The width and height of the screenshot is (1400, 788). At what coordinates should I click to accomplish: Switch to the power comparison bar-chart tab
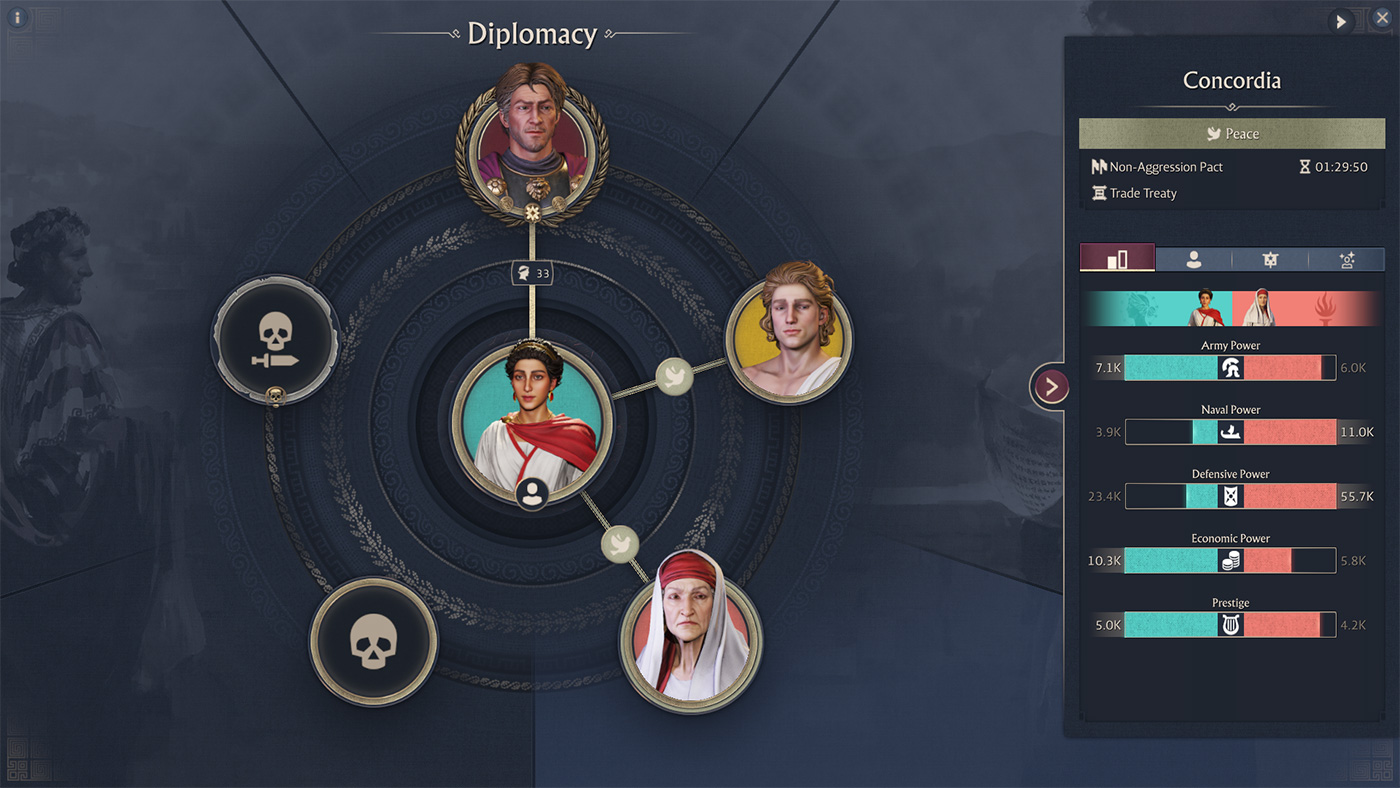[1117, 259]
